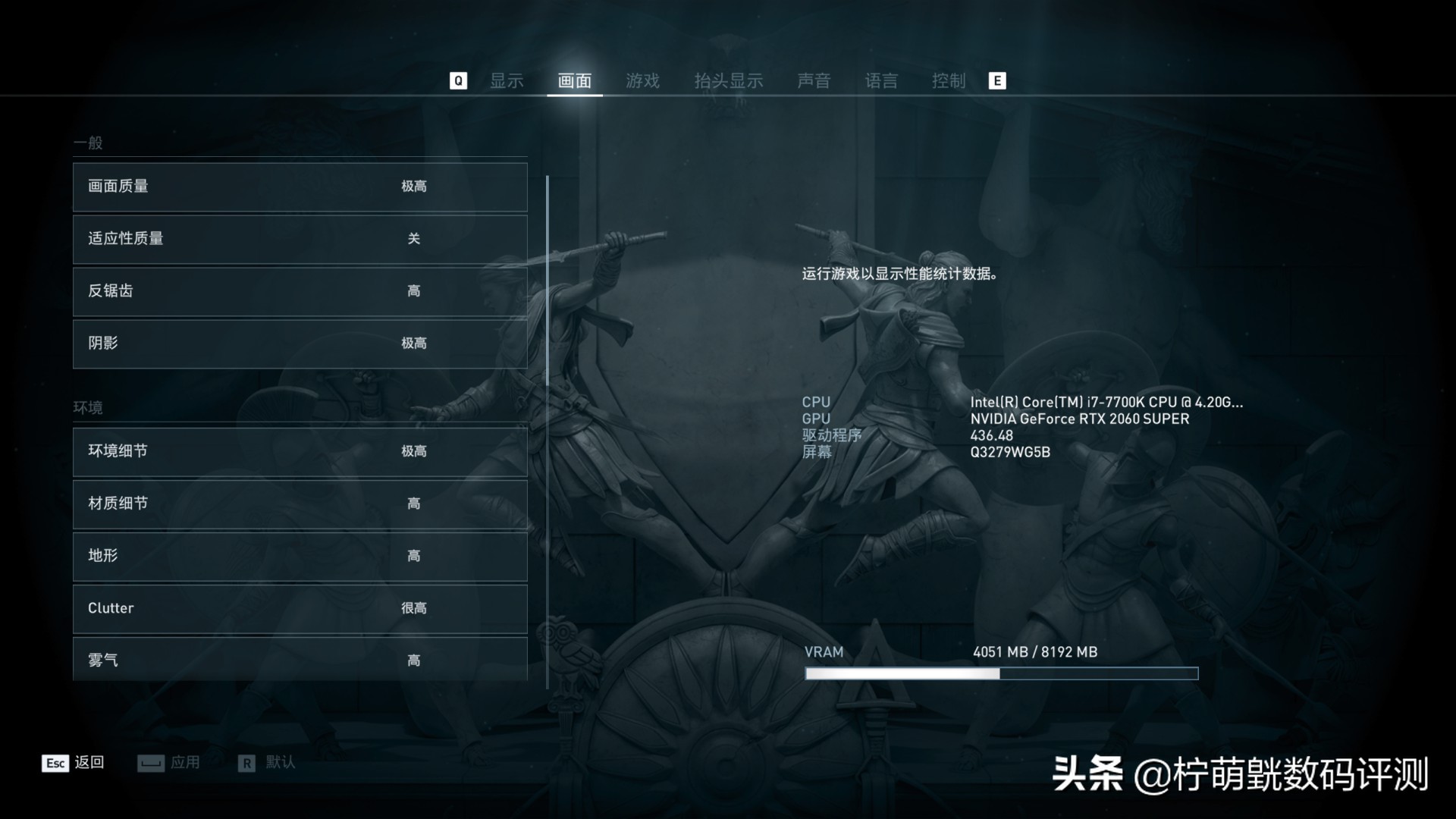Select the 材质细节 setting row
The image size is (1456, 819).
300,504
